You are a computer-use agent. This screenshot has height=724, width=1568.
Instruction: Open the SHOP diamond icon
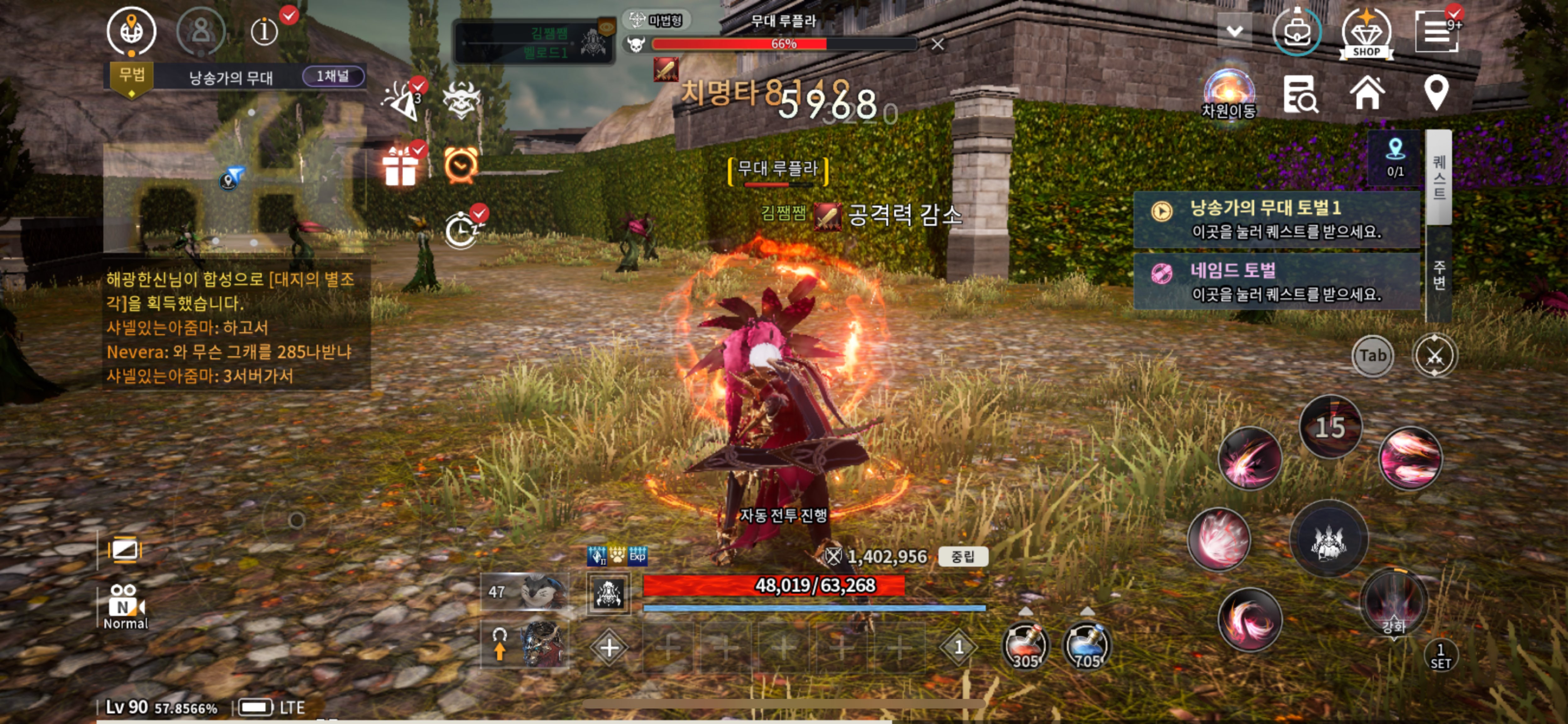[1366, 33]
